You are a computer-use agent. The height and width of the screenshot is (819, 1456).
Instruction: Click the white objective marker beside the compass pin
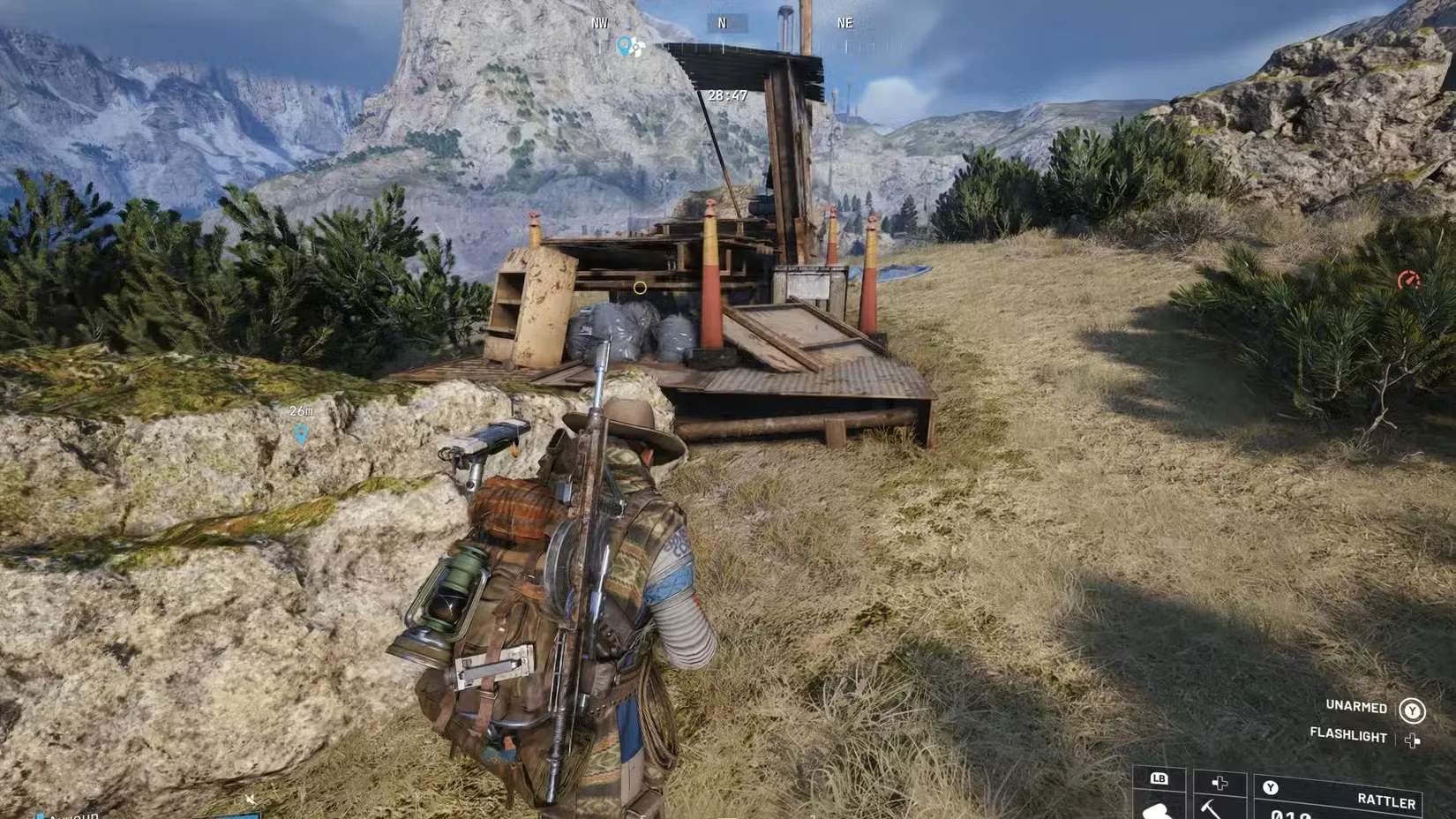[x=639, y=46]
